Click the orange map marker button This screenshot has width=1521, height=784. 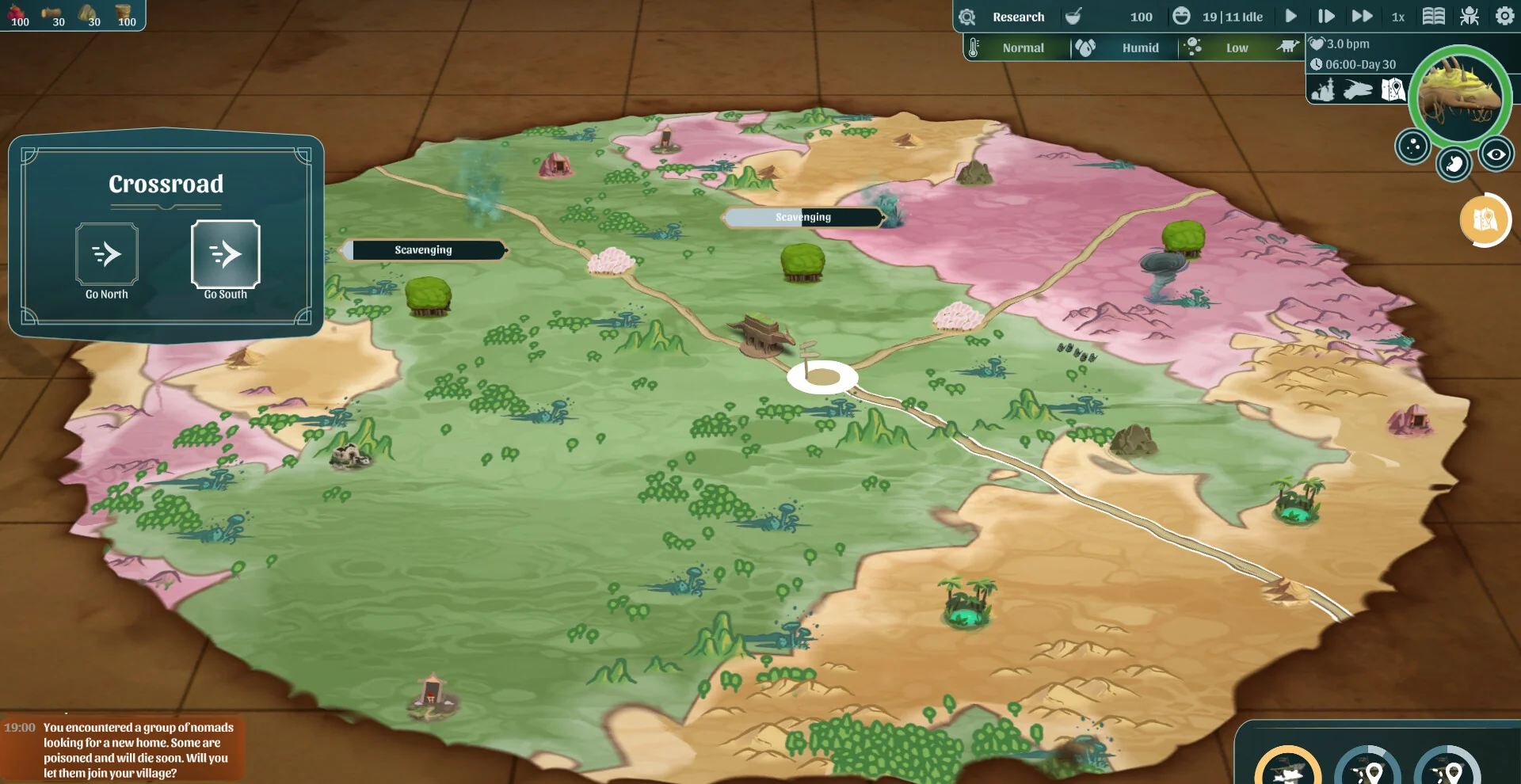click(1485, 219)
